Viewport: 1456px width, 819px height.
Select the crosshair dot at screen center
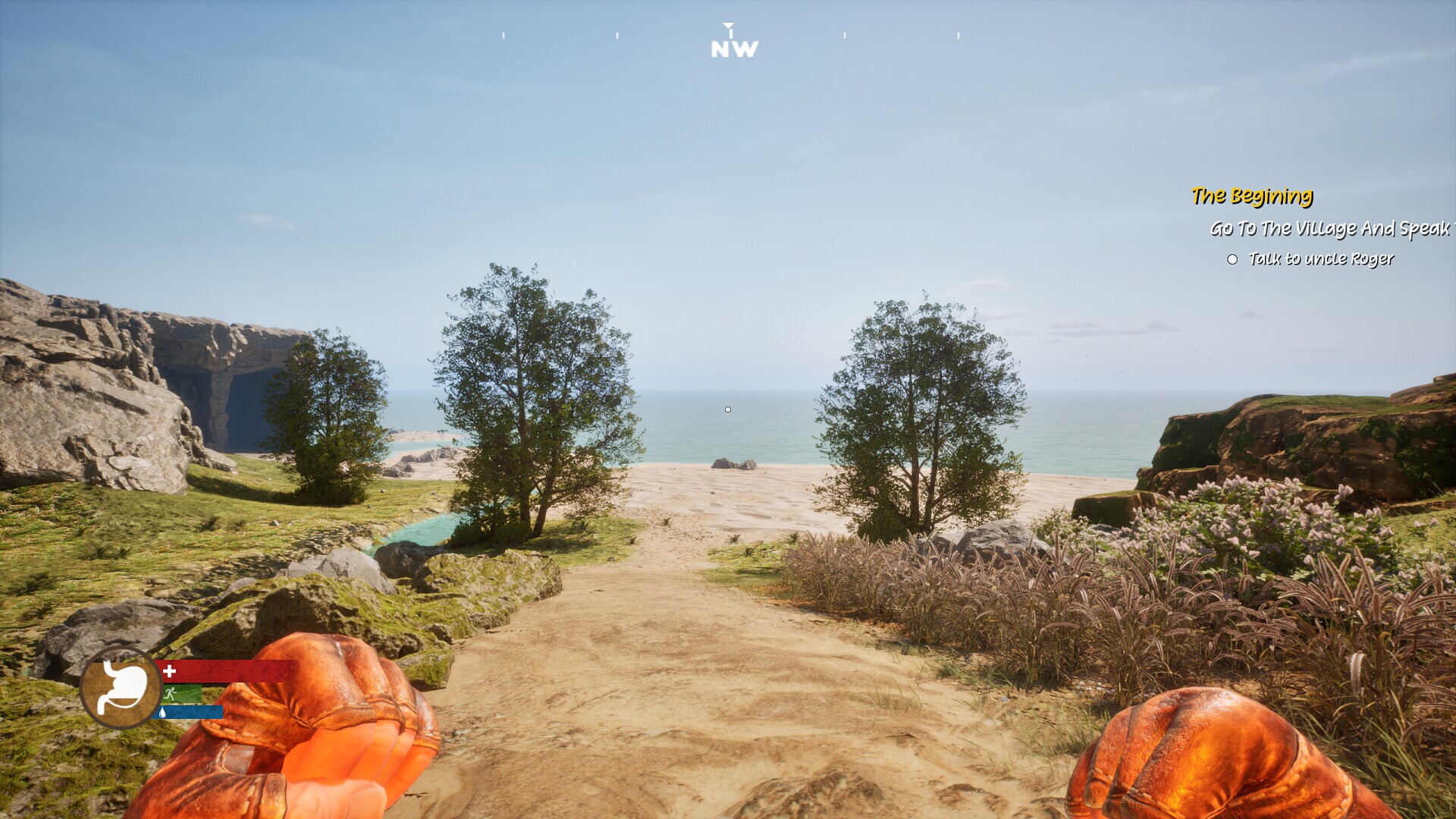coord(728,409)
